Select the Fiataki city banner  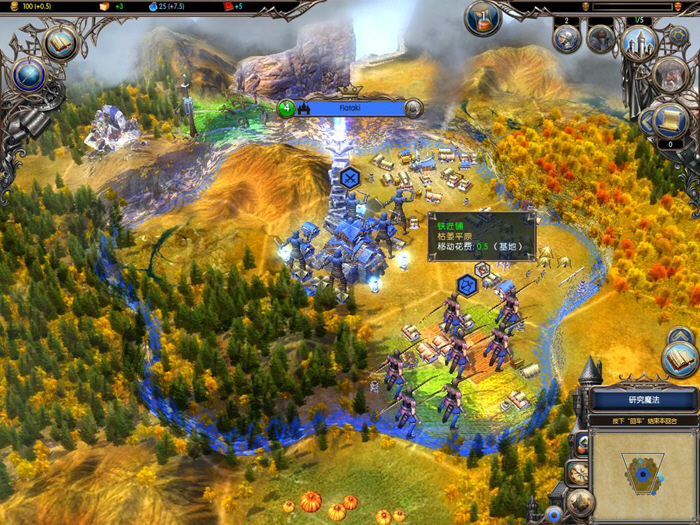(x=350, y=108)
